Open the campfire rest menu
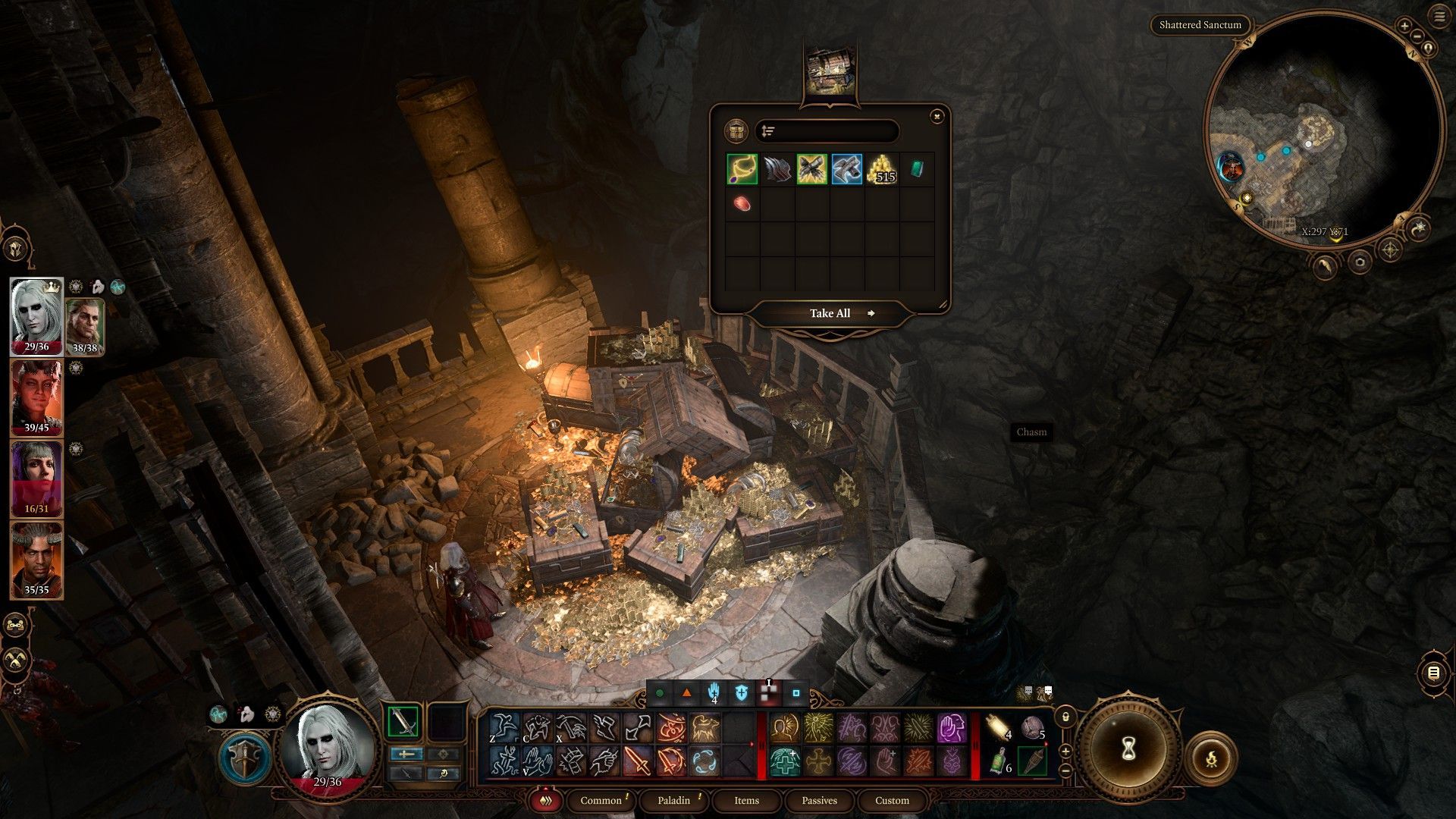This screenshot has height=819, width=1456. coord(1210,758)
